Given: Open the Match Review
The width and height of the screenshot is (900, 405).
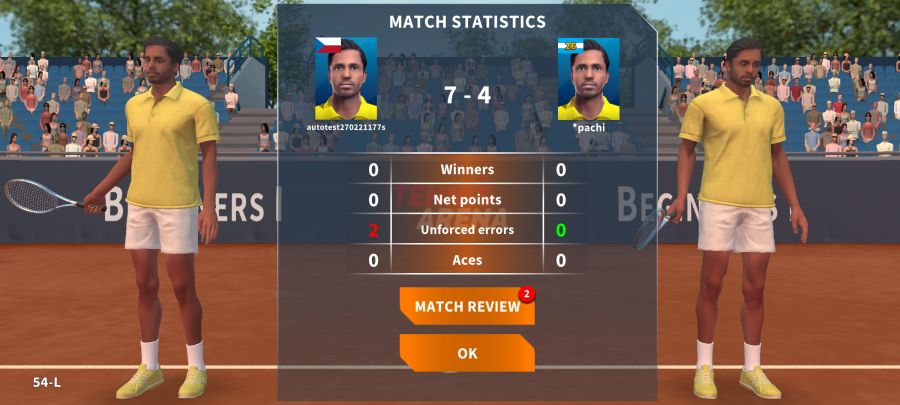Looking at the screenshot, I should [x=467, y=307].
